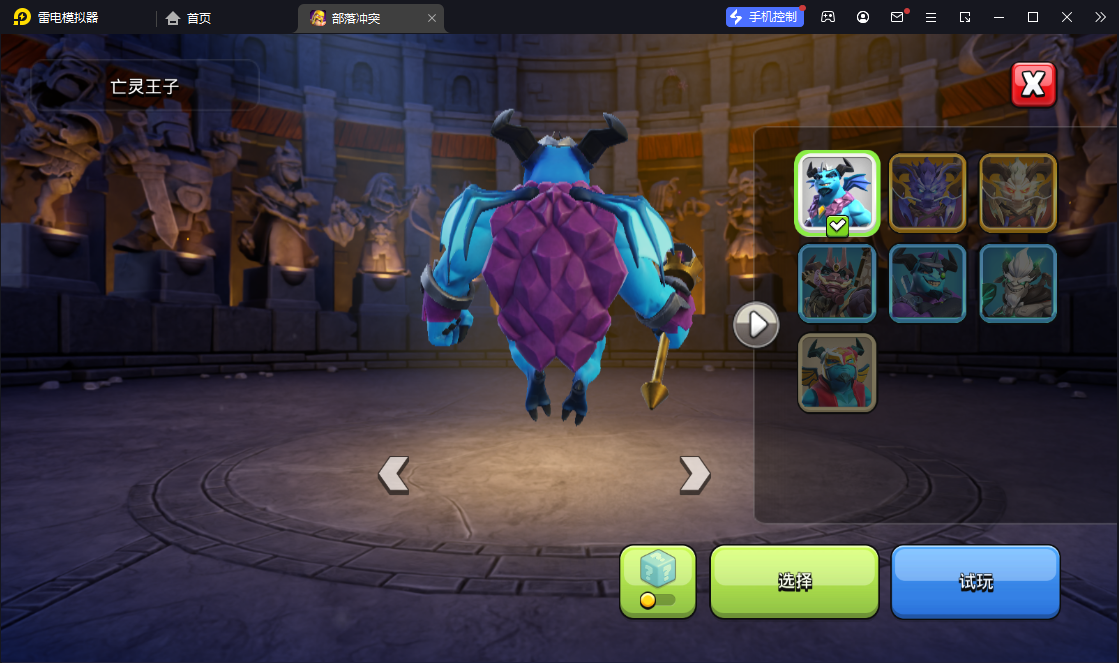
Task: Rotate hero preview with the left arrow
Action: coord(393,474)
